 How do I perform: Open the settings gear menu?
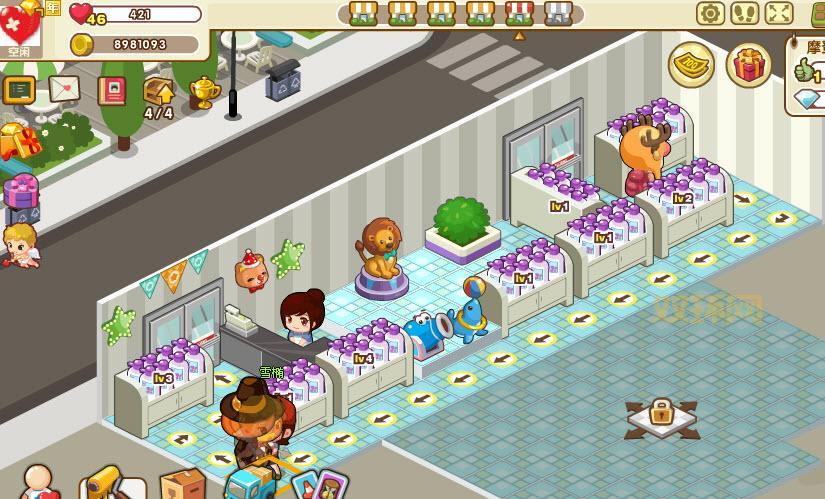(x=711, y=13)
